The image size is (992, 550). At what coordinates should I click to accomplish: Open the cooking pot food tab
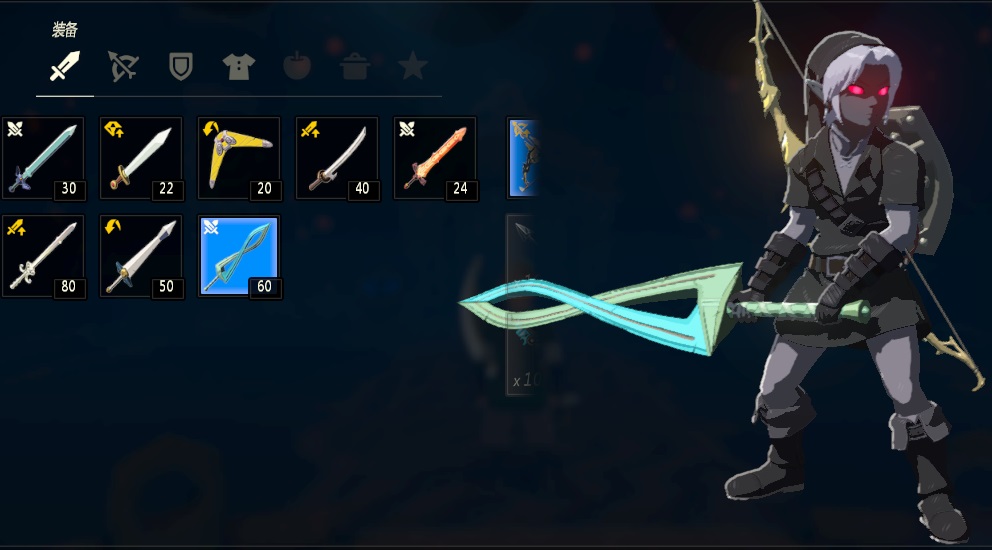coord(355,67)
